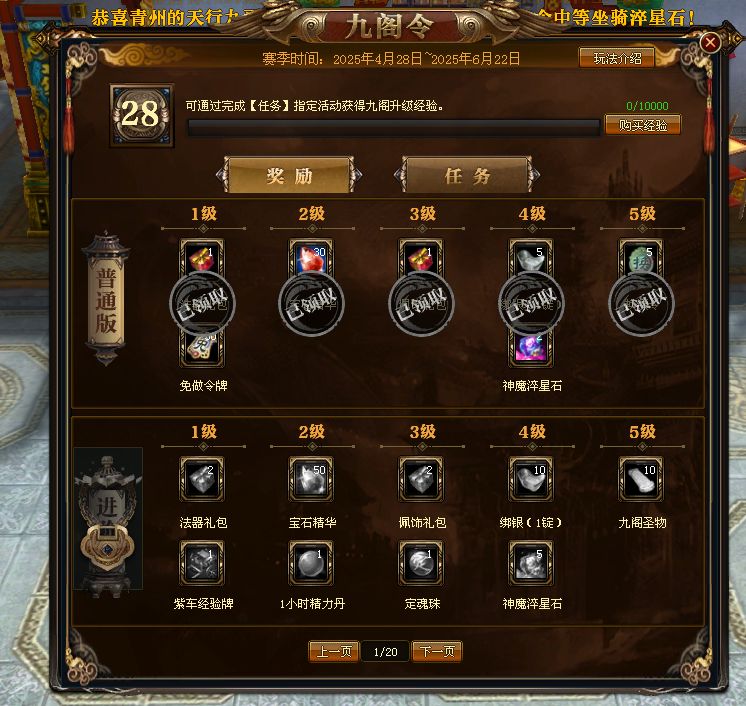Image resolution: width=746 pixels, height=706 pixels.
Task: Switch to the 奖励 rewards tab
Action: click(x=288, y=176)
